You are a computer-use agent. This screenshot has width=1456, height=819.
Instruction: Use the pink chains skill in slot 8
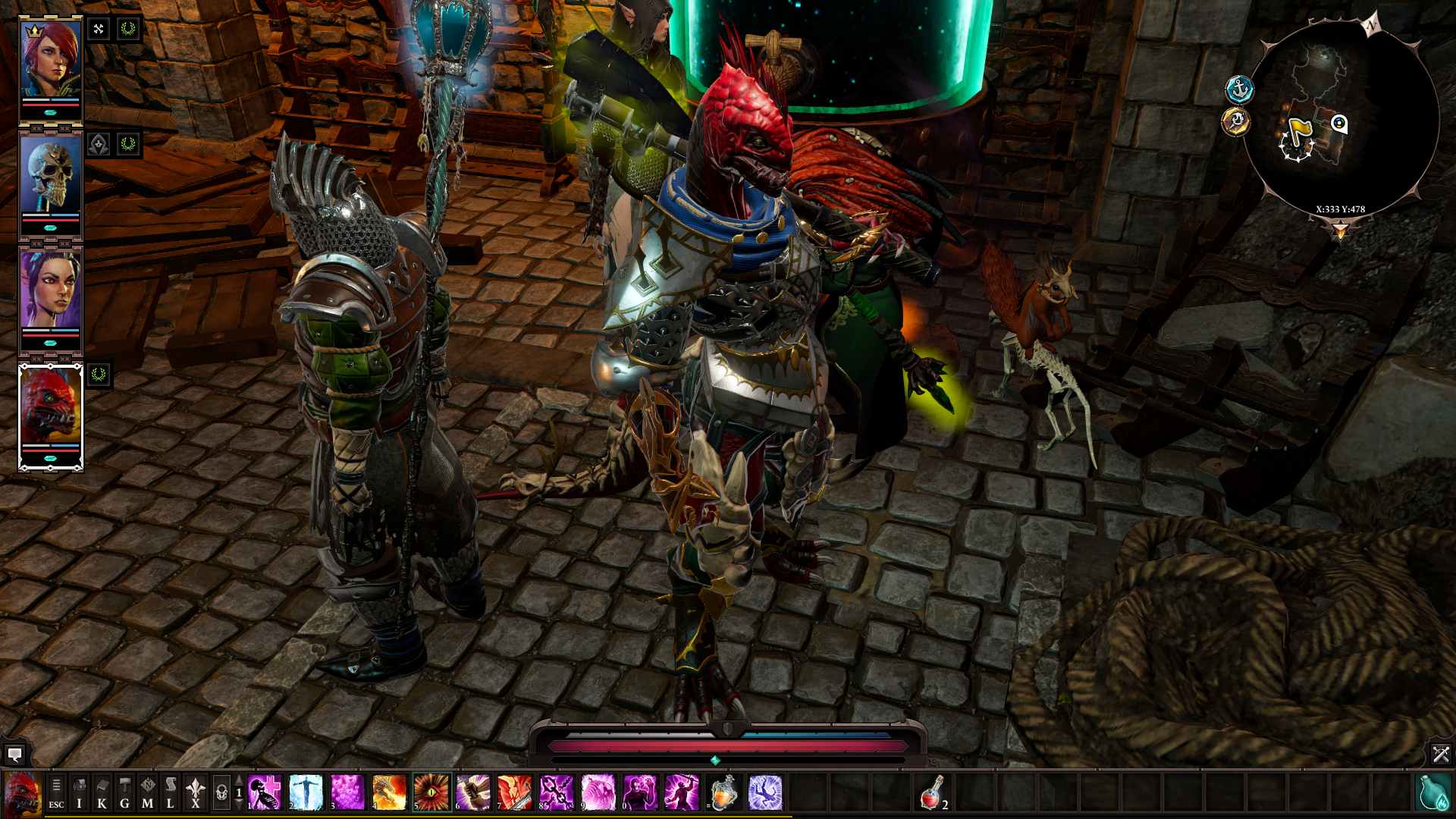557,792
